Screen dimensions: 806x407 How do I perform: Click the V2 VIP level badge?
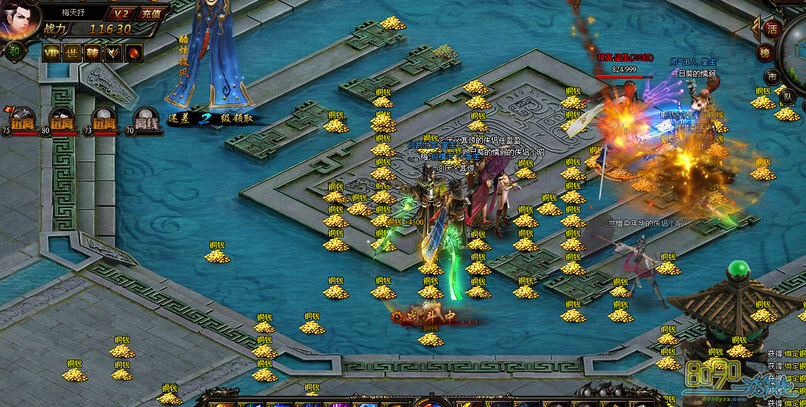coord(121,13)
